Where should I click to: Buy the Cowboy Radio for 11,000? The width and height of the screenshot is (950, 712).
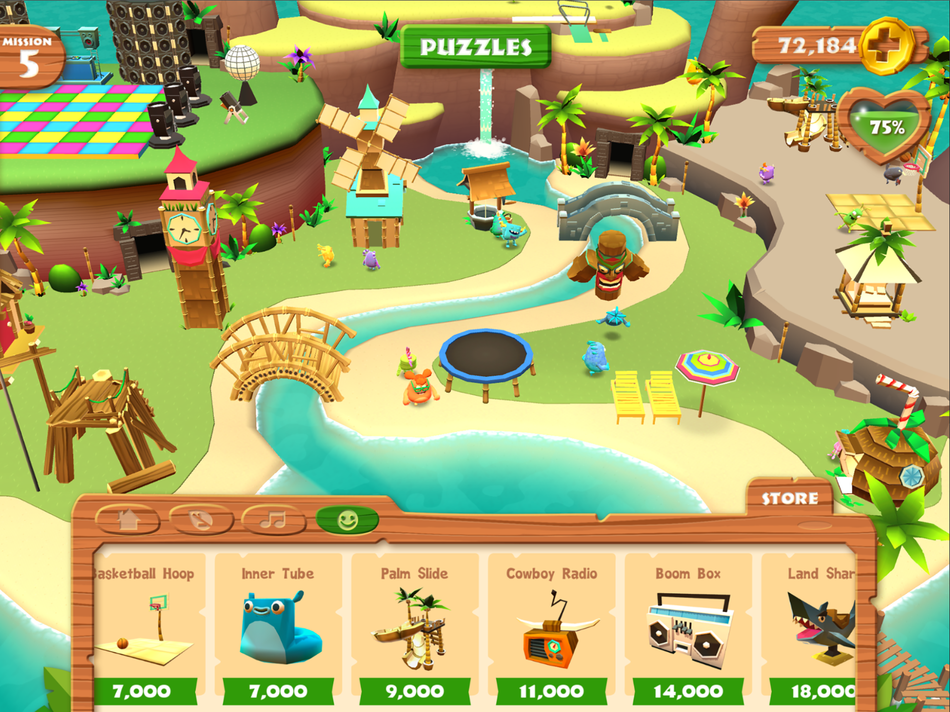[x=551, y=691]
